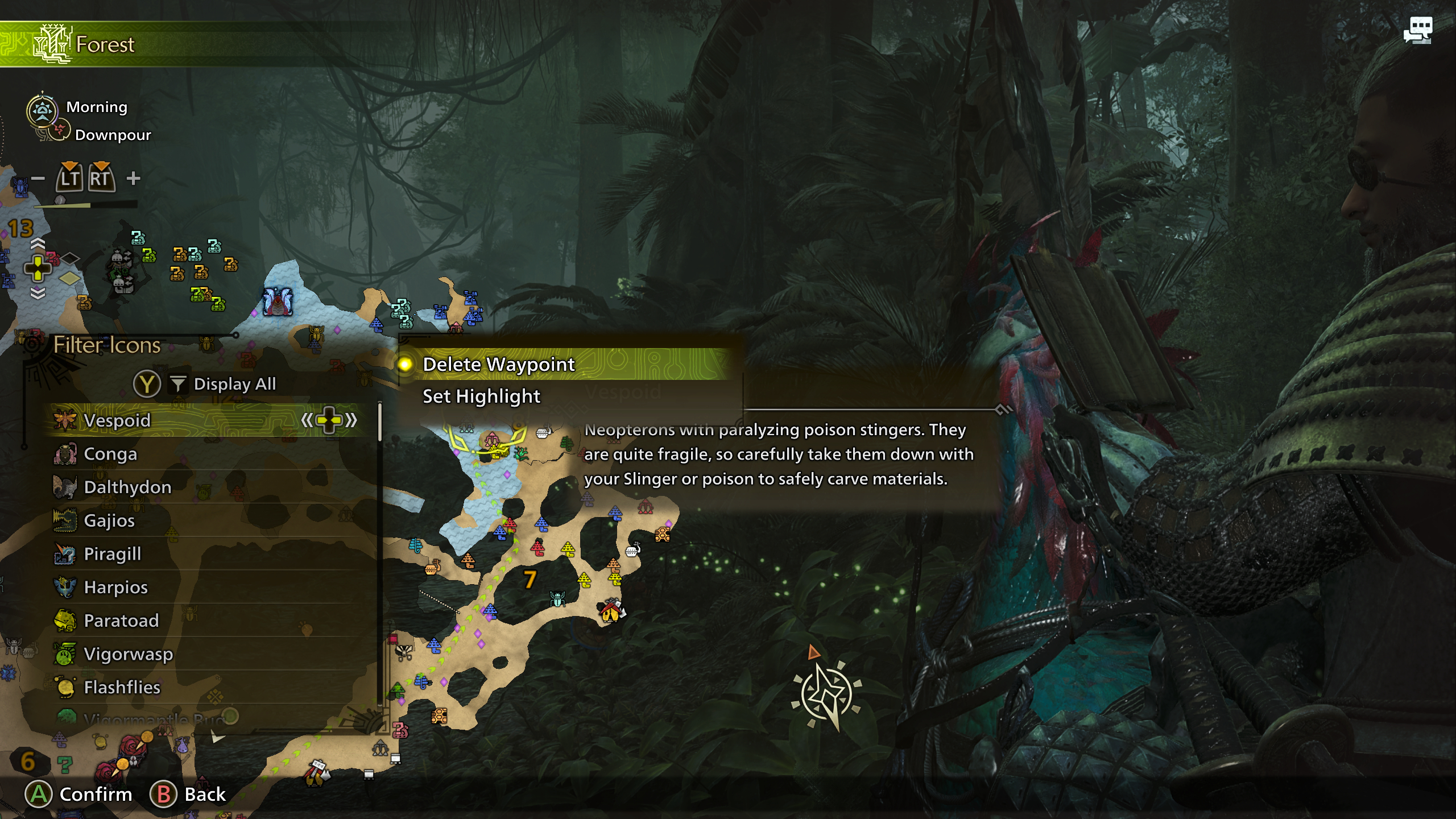
Task: Click the filter list scrollbar
Action: tap(380, 422)
